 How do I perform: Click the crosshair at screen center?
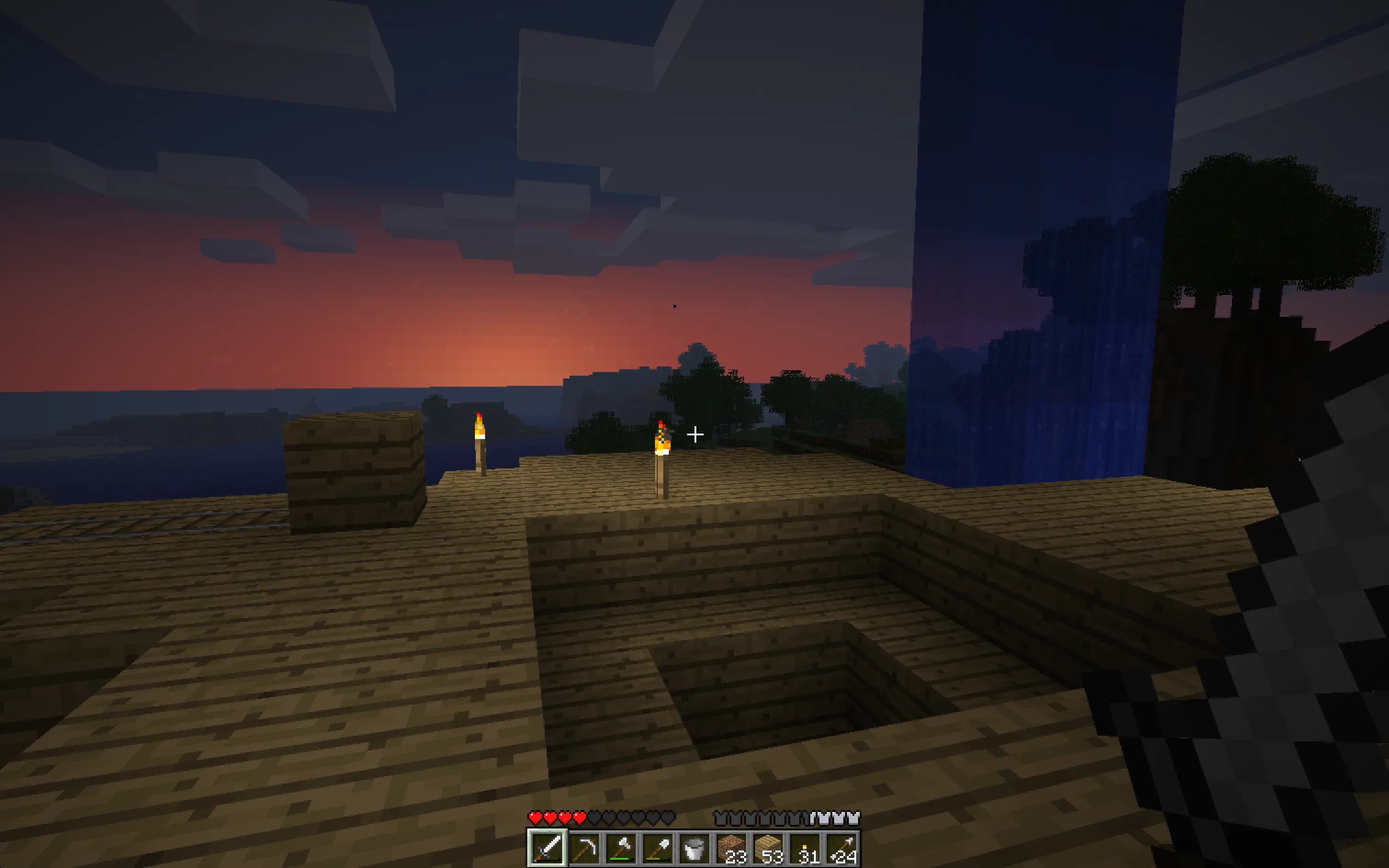tap(694, 435)
